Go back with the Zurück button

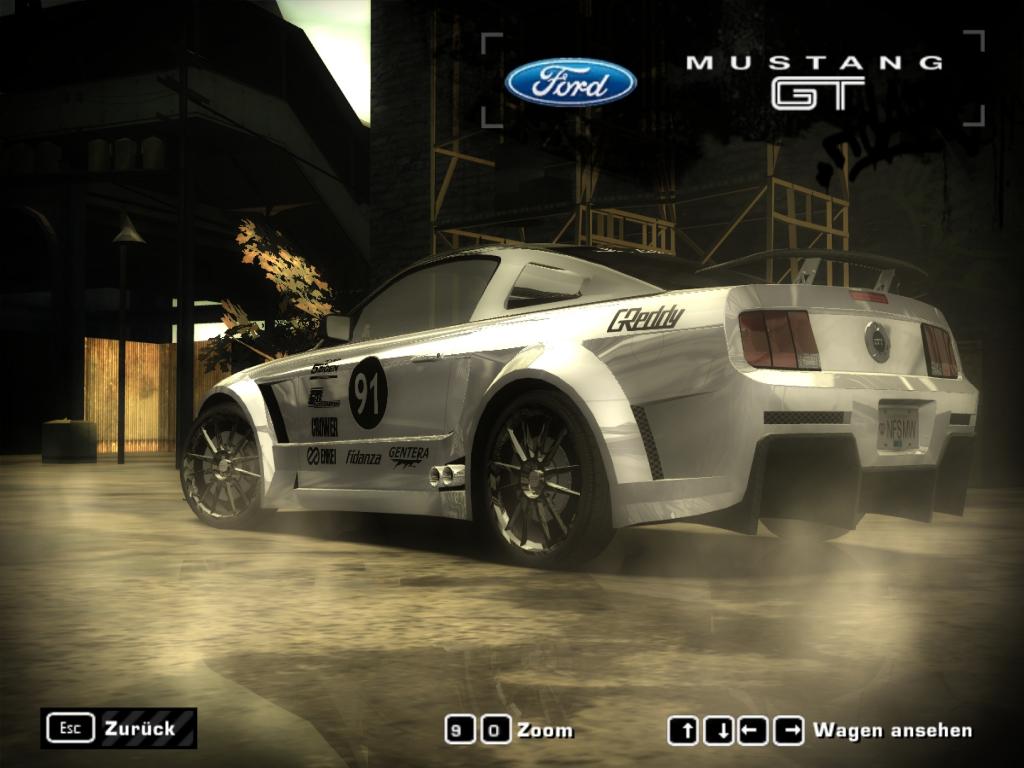(x=118, y=728)
